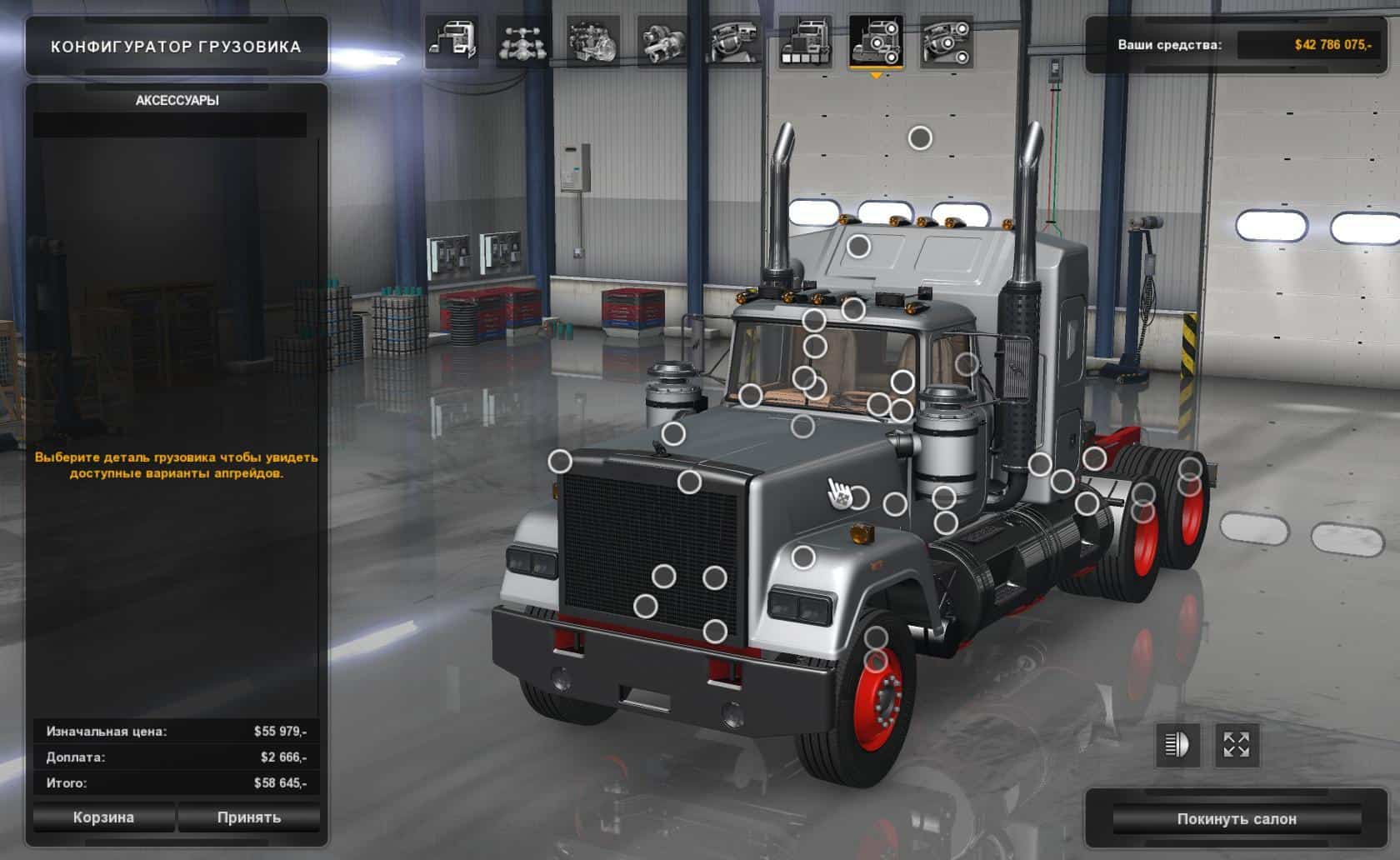Confirm changes with the Принять button
The height and width of the screenshot is (860, 1400).
(x=248, y=817)
